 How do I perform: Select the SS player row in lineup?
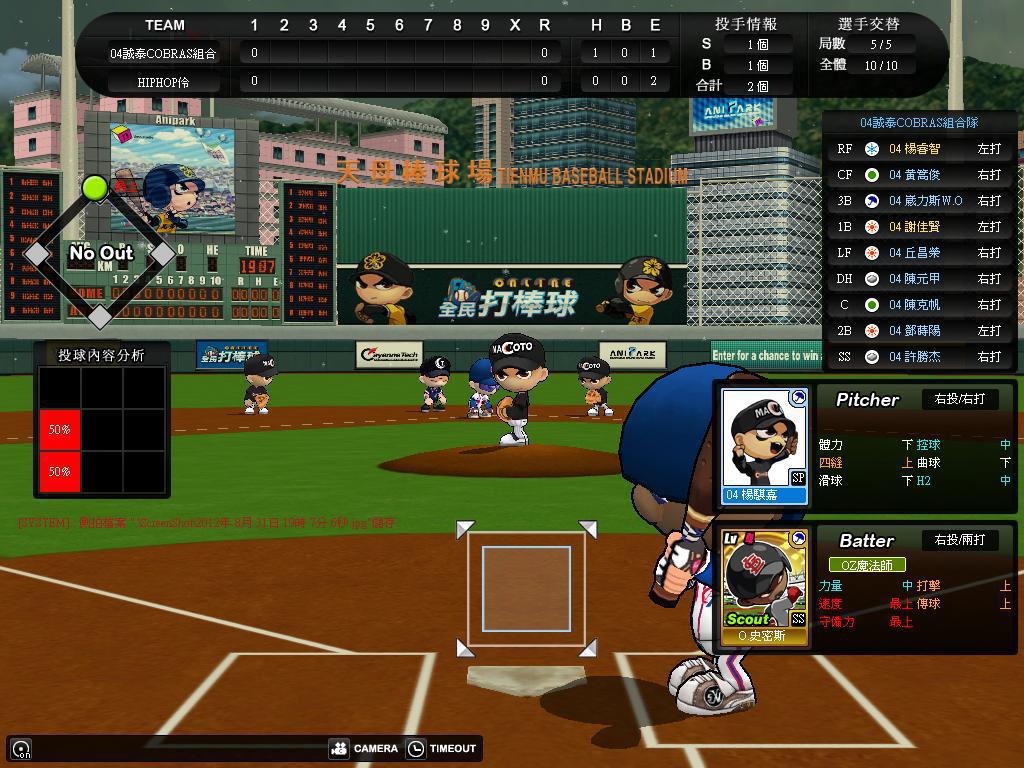tap(920, 357)
